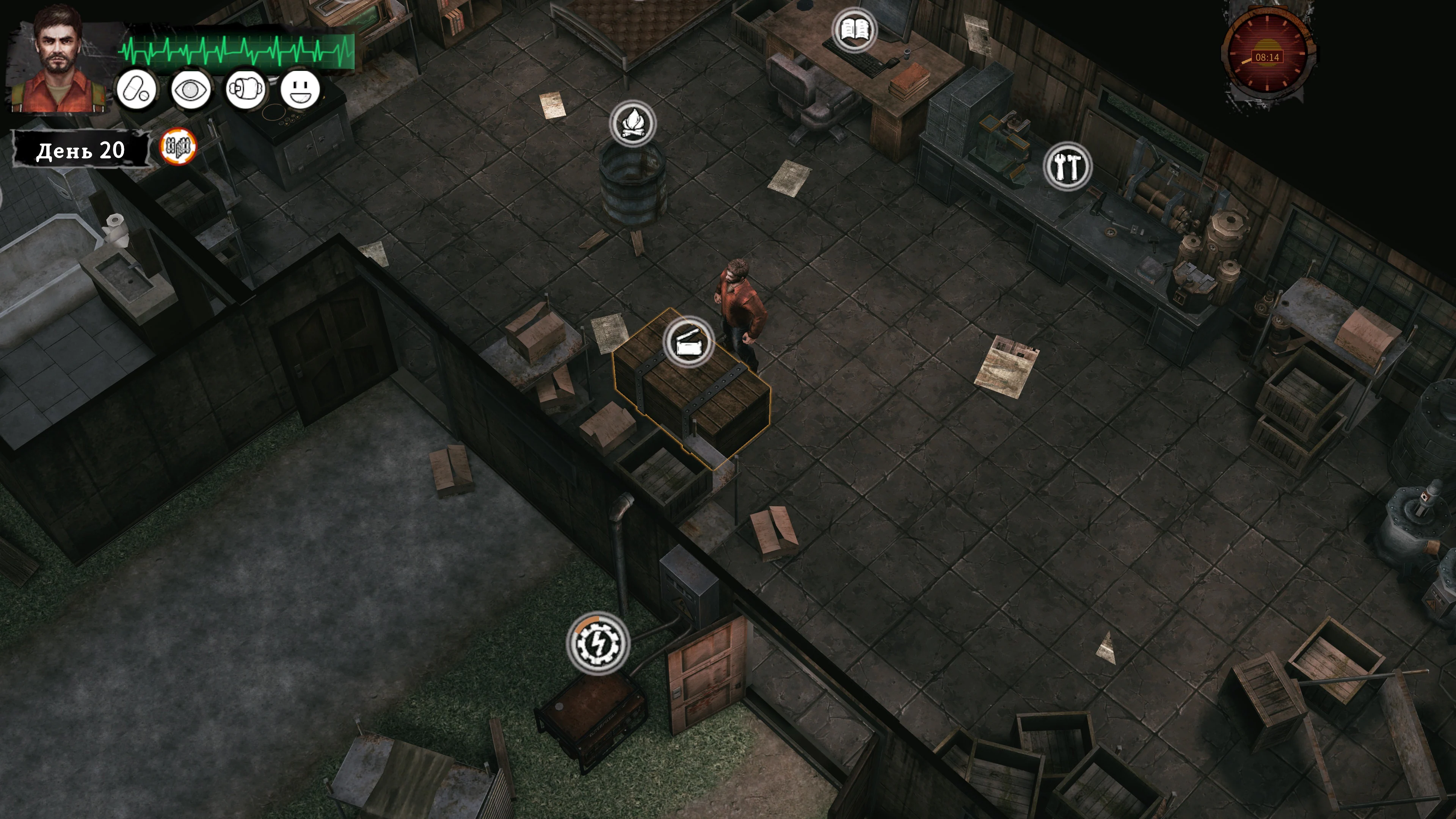Select the eye alertness status icon
The width and height of the screenshot is (1456, 819).
point(191,90)
